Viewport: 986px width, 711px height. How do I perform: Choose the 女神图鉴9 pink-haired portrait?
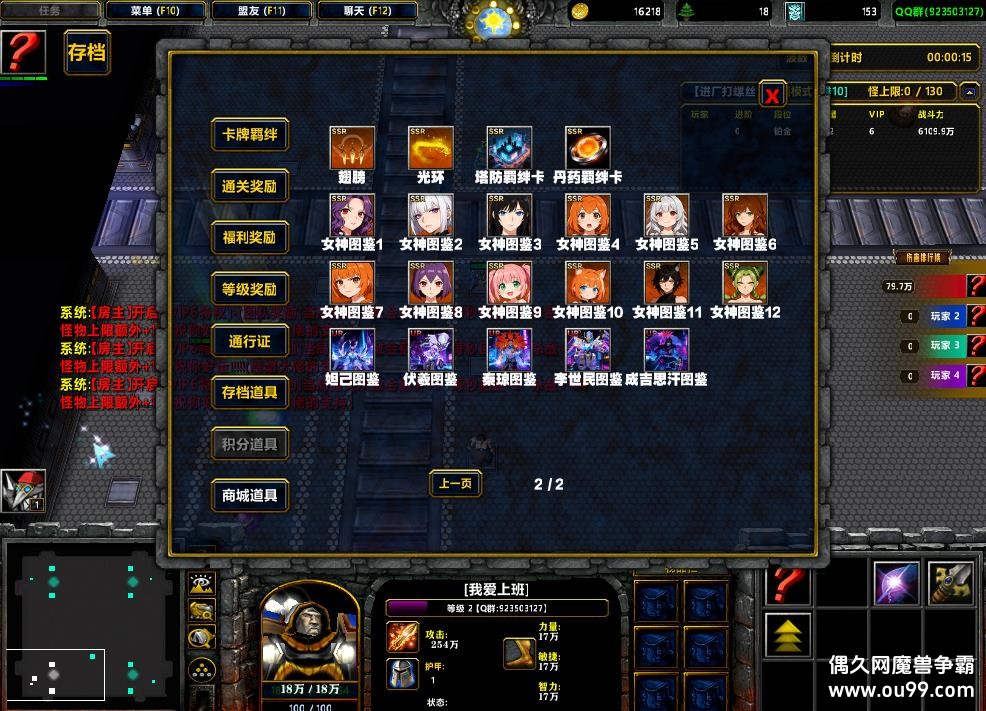509,284
